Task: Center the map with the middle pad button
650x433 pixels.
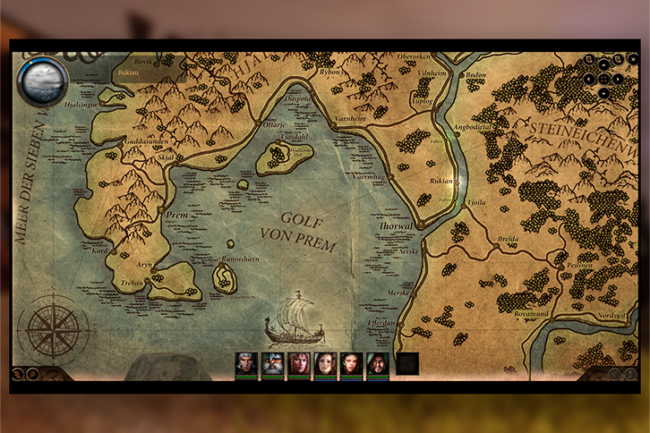Action: click(x=604, y=78)
